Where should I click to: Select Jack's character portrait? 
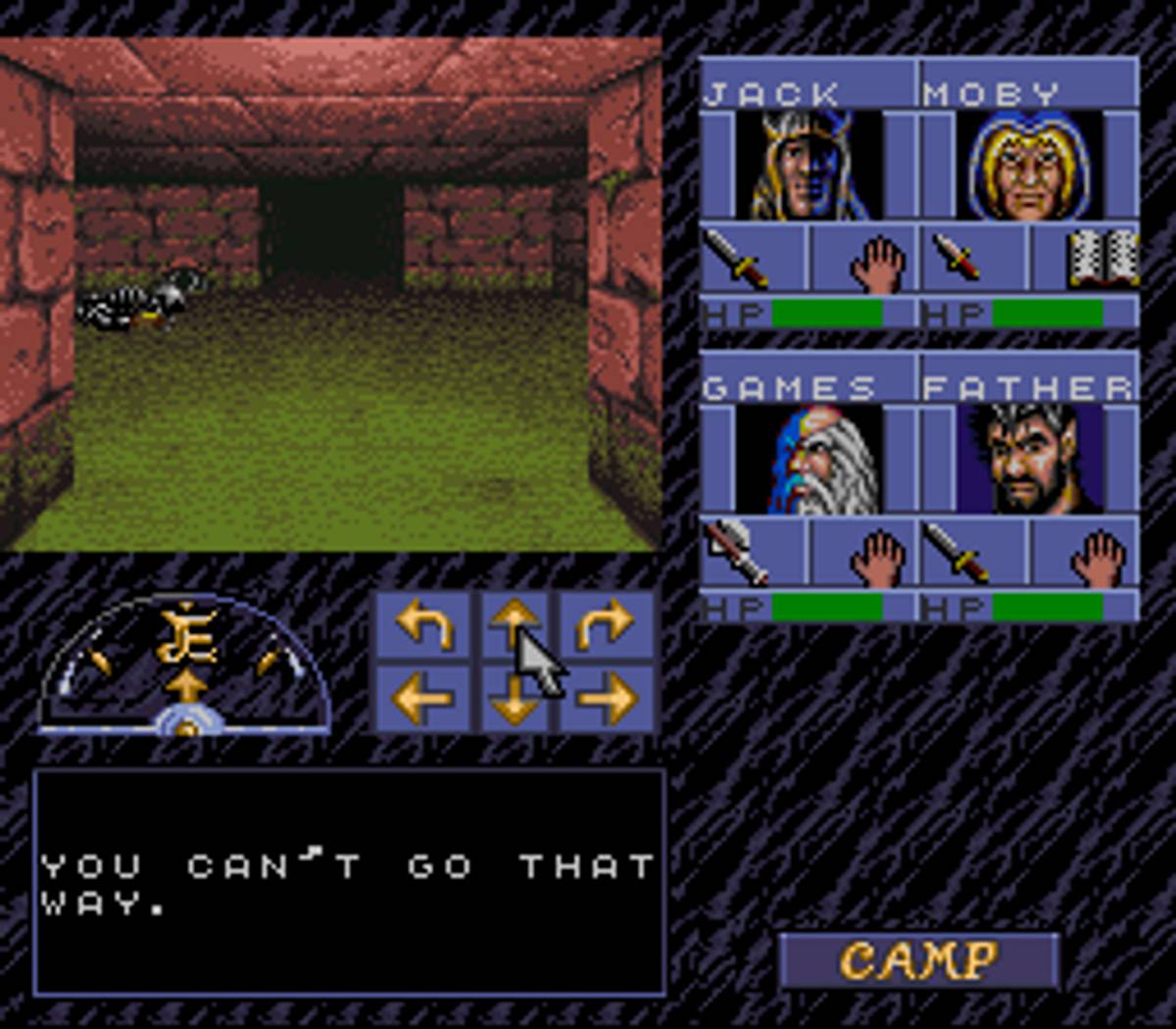point(808,165)
